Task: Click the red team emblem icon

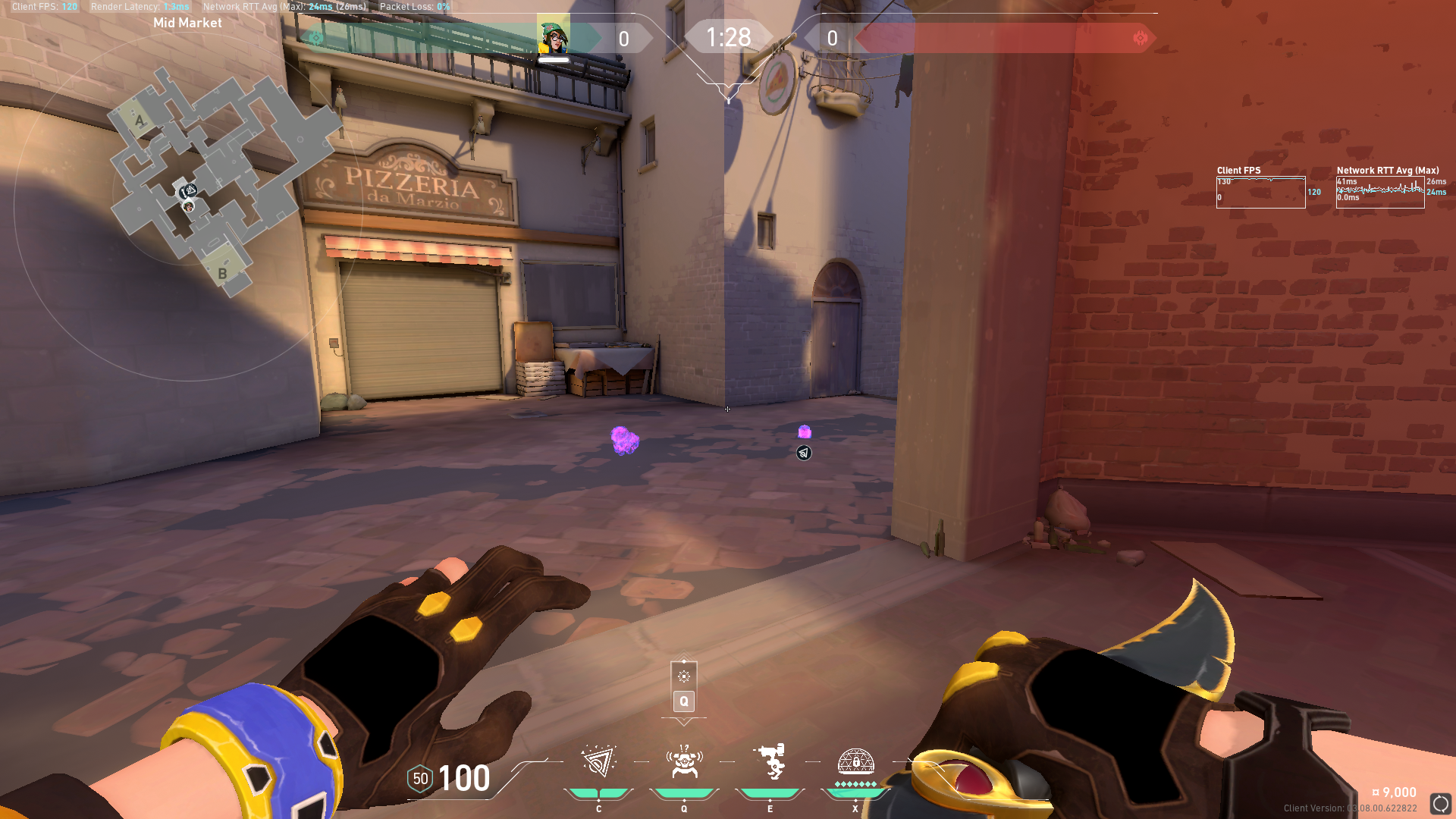Action: pos(1140,38)
